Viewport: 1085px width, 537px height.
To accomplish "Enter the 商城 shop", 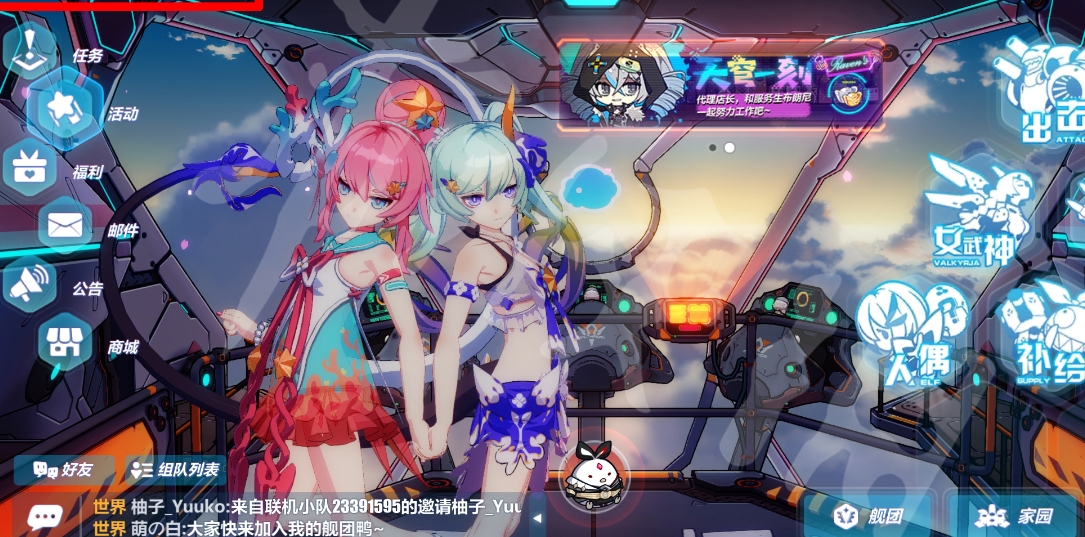I will (x=66, y=343).
